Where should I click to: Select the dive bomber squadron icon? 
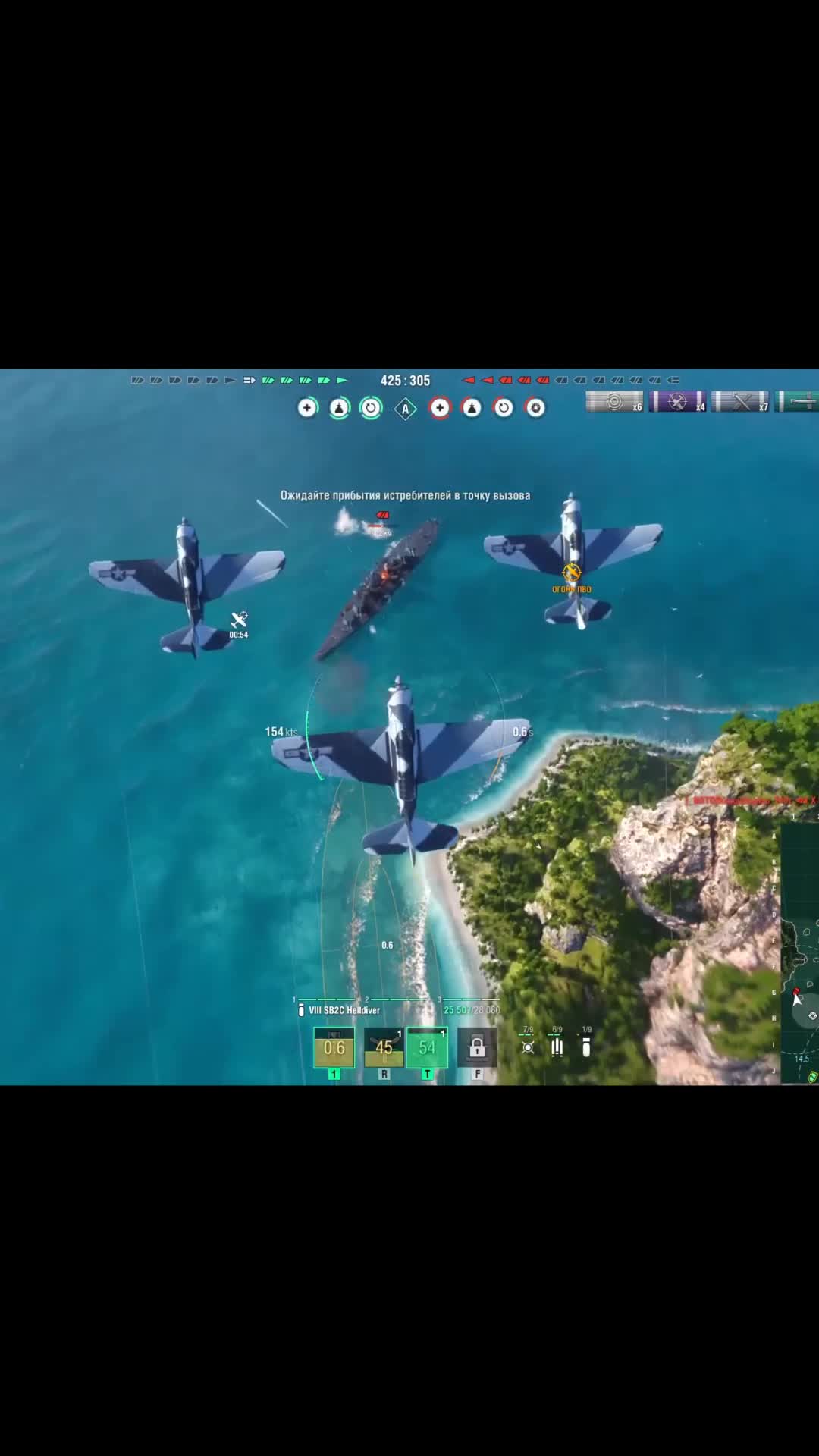pyautogui.click(x=586, y=1047)
